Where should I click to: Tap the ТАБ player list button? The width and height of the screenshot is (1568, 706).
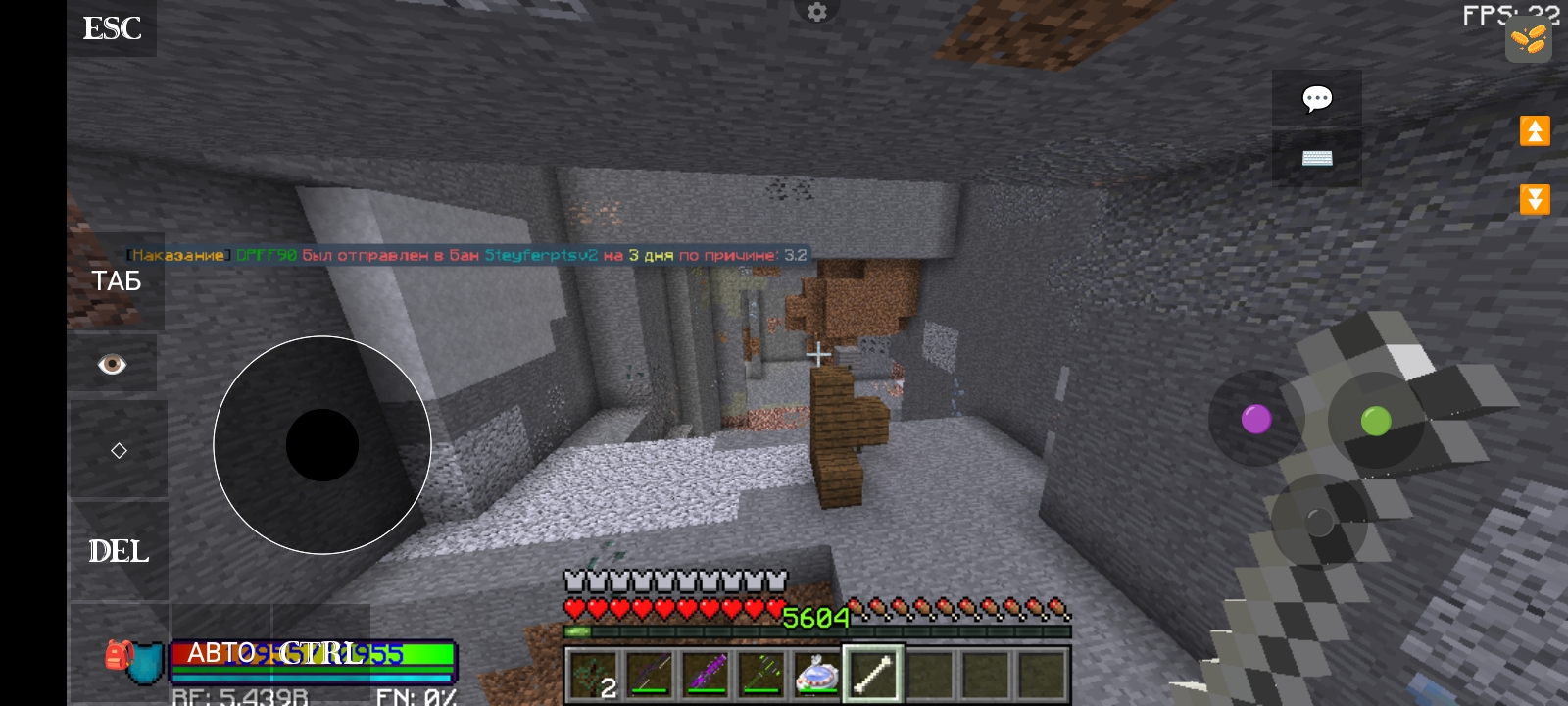pos(117,281)
